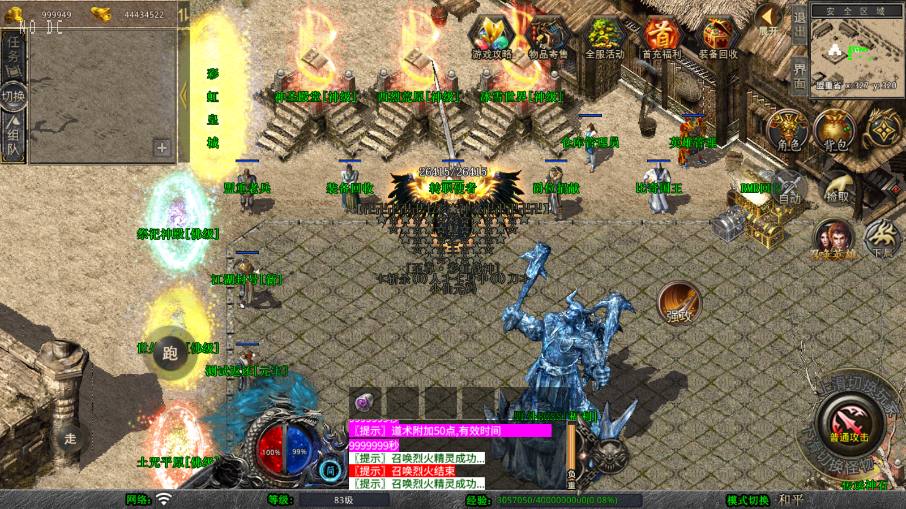The image size is (906, 509).
Task: Switch to the 组队 team tab
Action: tap(13, 141)
